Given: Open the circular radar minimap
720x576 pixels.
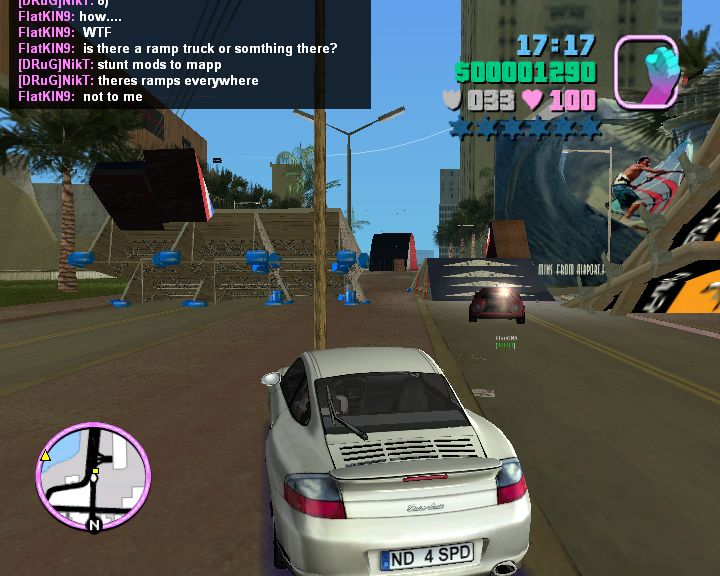Looking at the screenshot, I should pyautogui.click(x=92, y=475).
